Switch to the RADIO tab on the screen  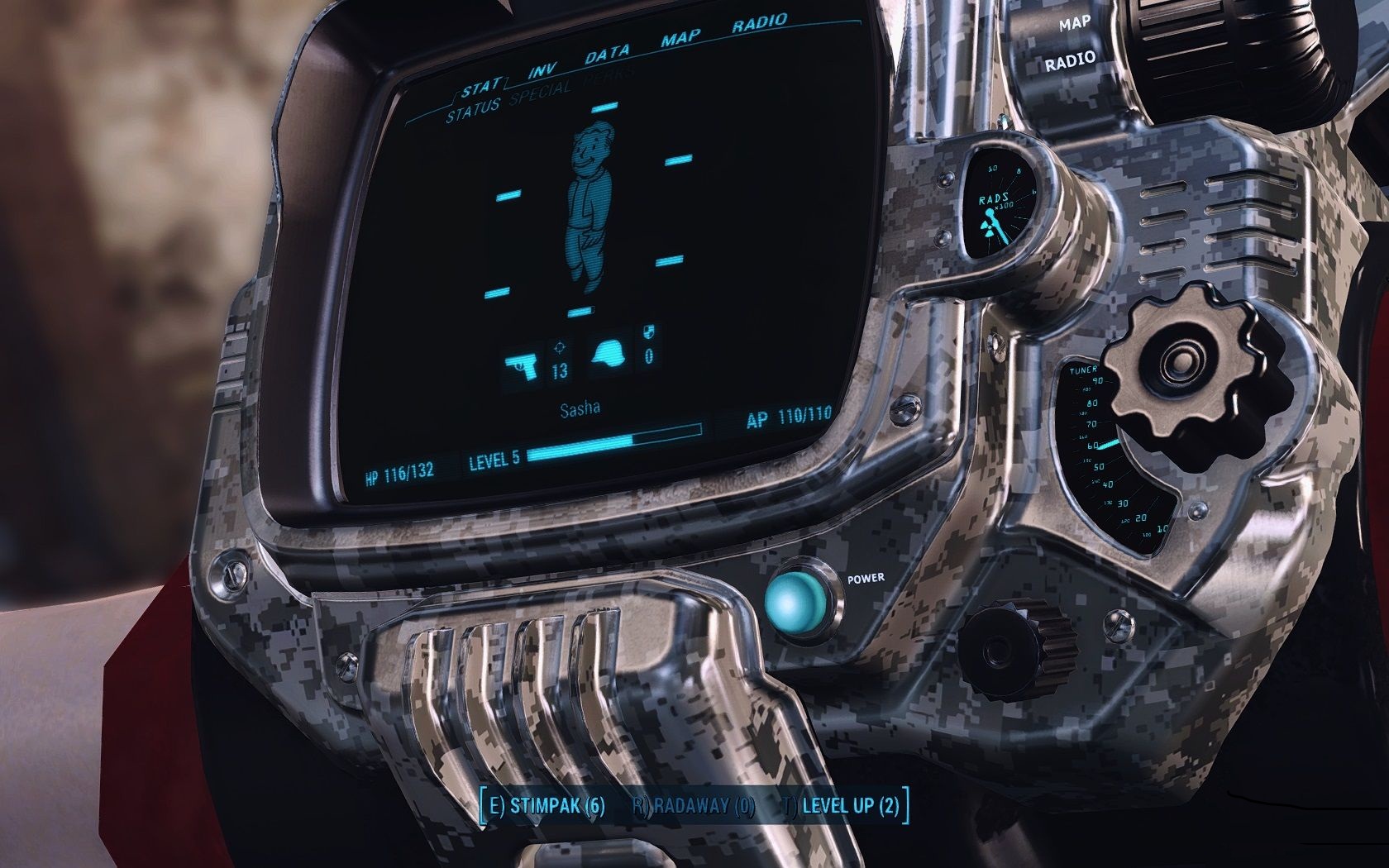(x=759, y=24)
